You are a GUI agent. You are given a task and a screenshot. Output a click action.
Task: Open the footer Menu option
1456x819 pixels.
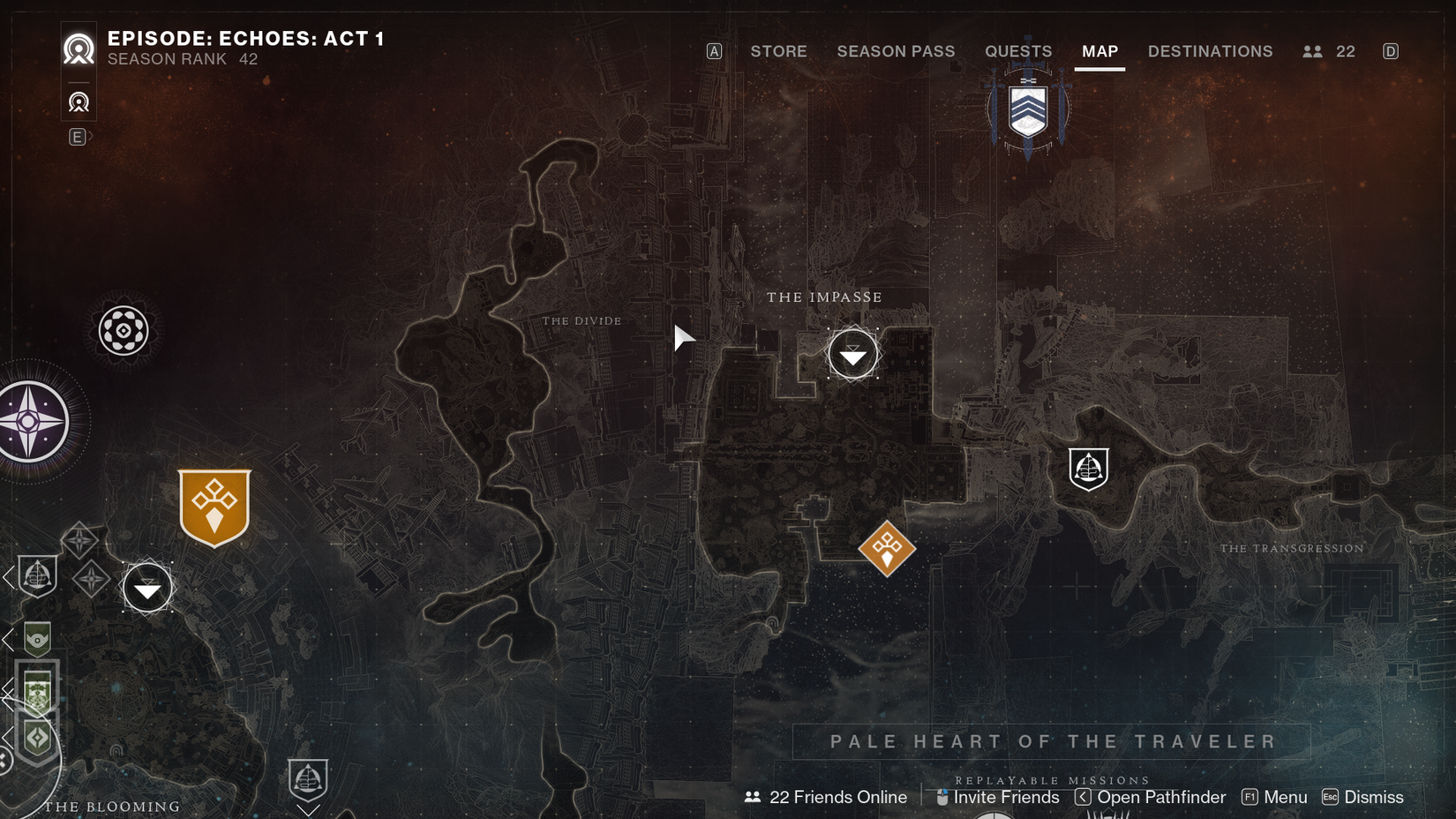[x=1275, y=797]
